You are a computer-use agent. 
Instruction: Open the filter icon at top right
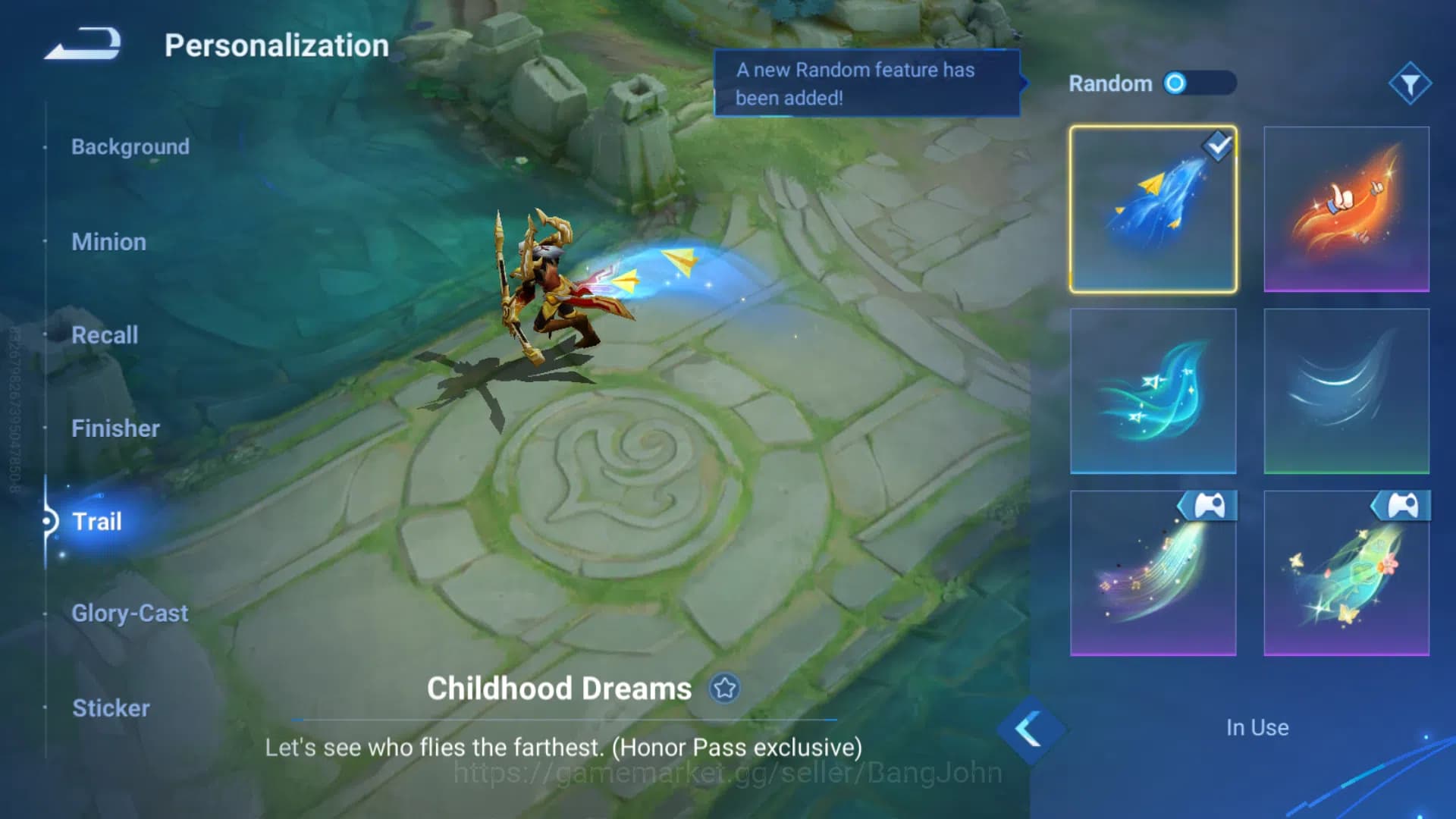[1410, 83]
